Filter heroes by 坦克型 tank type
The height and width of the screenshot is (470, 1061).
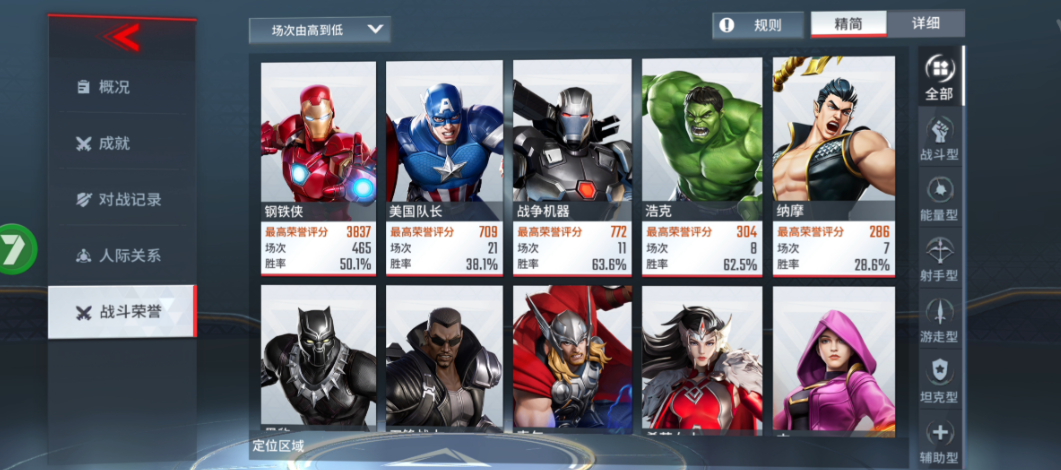(939, 379)
